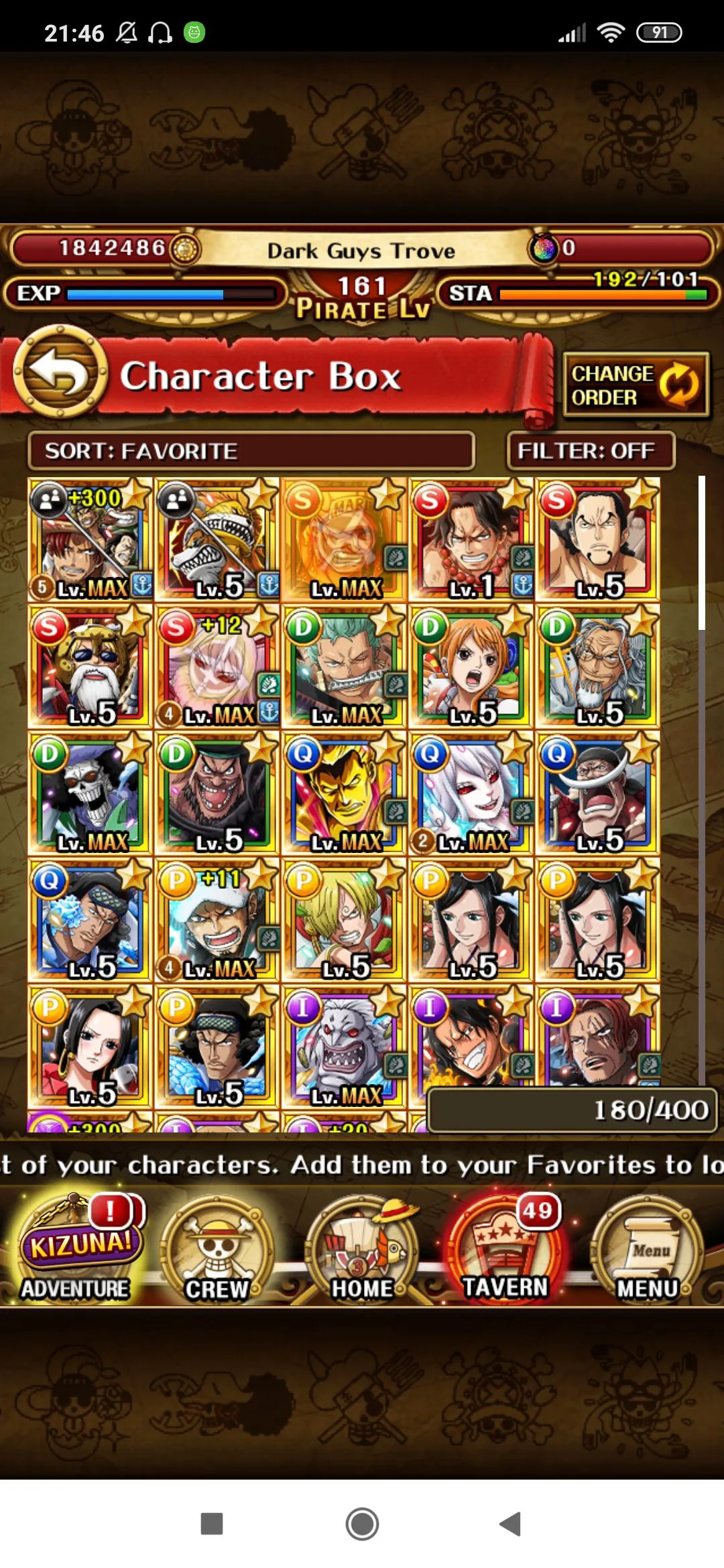Choose the +12 pink-haired character tile
724x1568 pixels.
pos(217,666)
